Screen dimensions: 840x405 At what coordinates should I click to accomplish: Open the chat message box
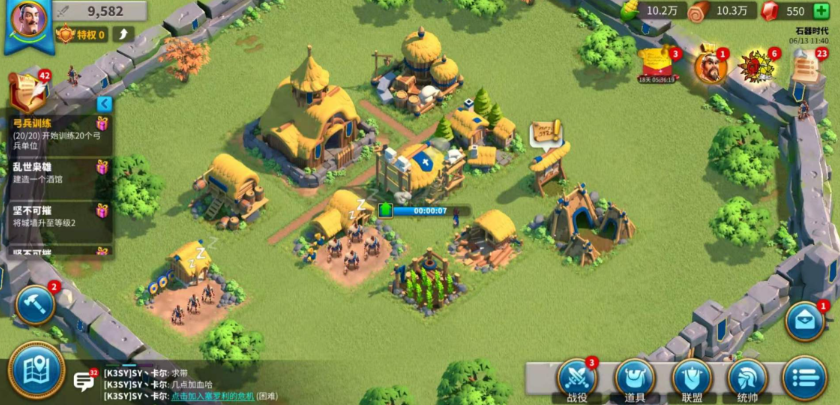[84, 381]
